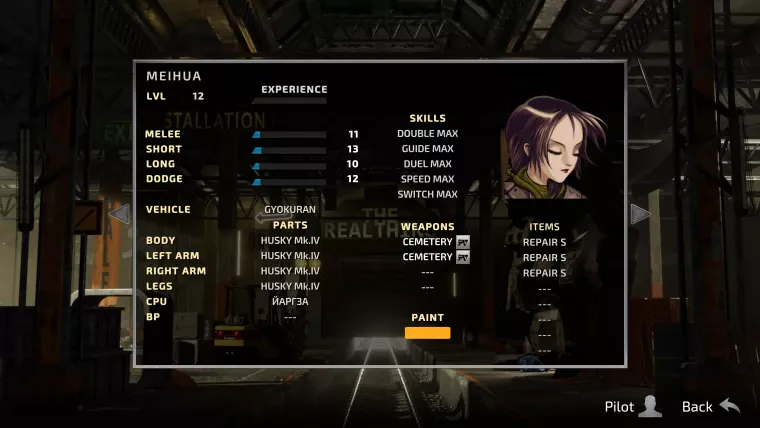Select the CPU part entry
The height and width of the screenshot is (428, 760).
point(290,301)
